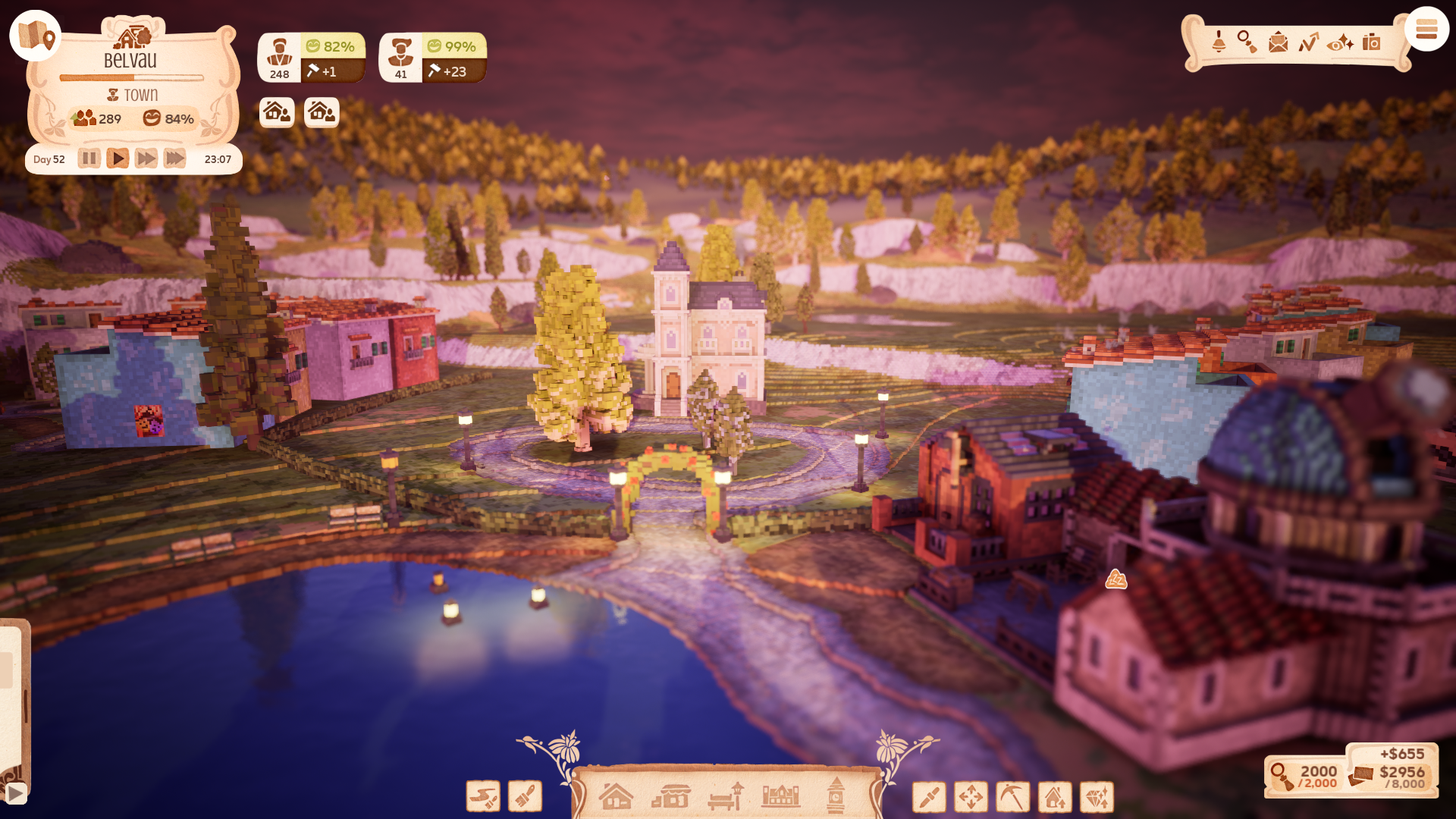Select the pickaxe demolish tool

tap(1012, 797)
